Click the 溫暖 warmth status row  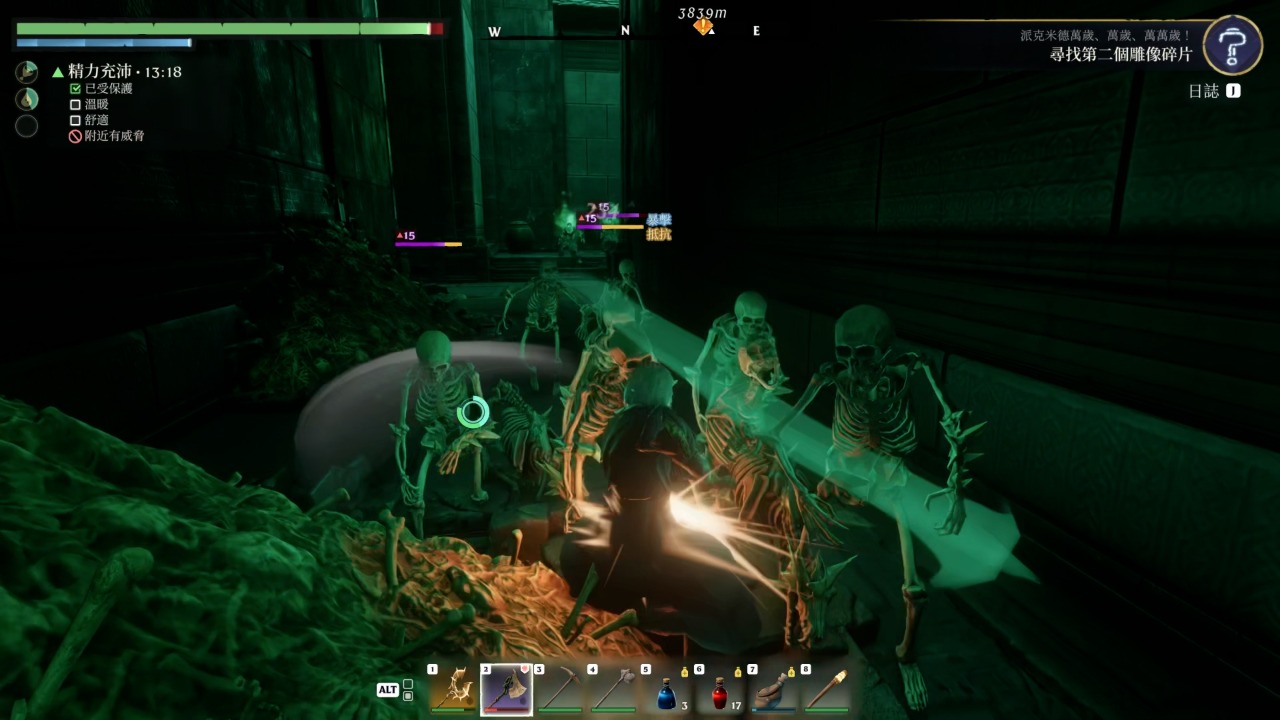[x=96, y=104]
